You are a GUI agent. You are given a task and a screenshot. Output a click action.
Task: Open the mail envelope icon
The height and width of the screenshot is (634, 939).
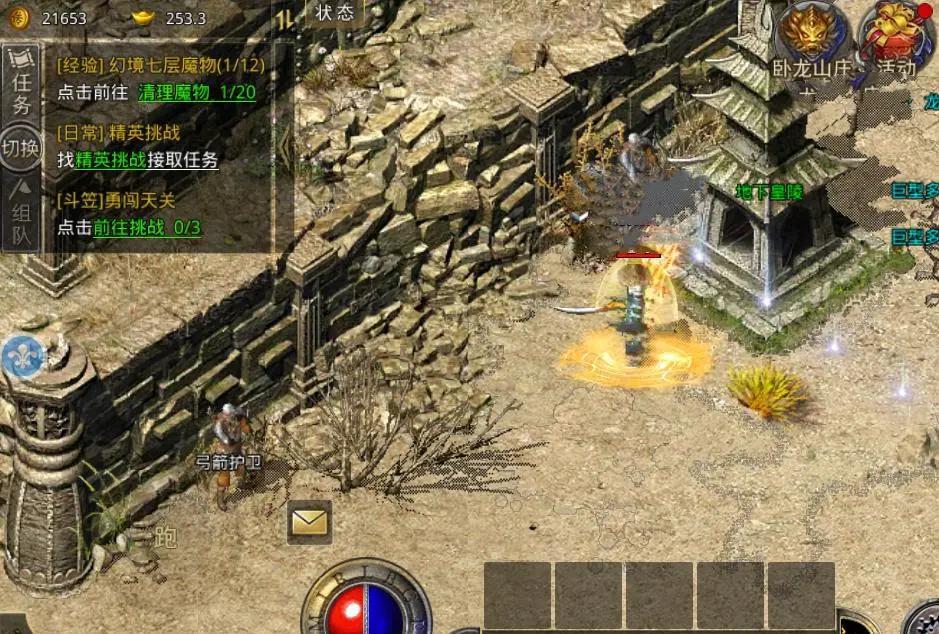309,521
